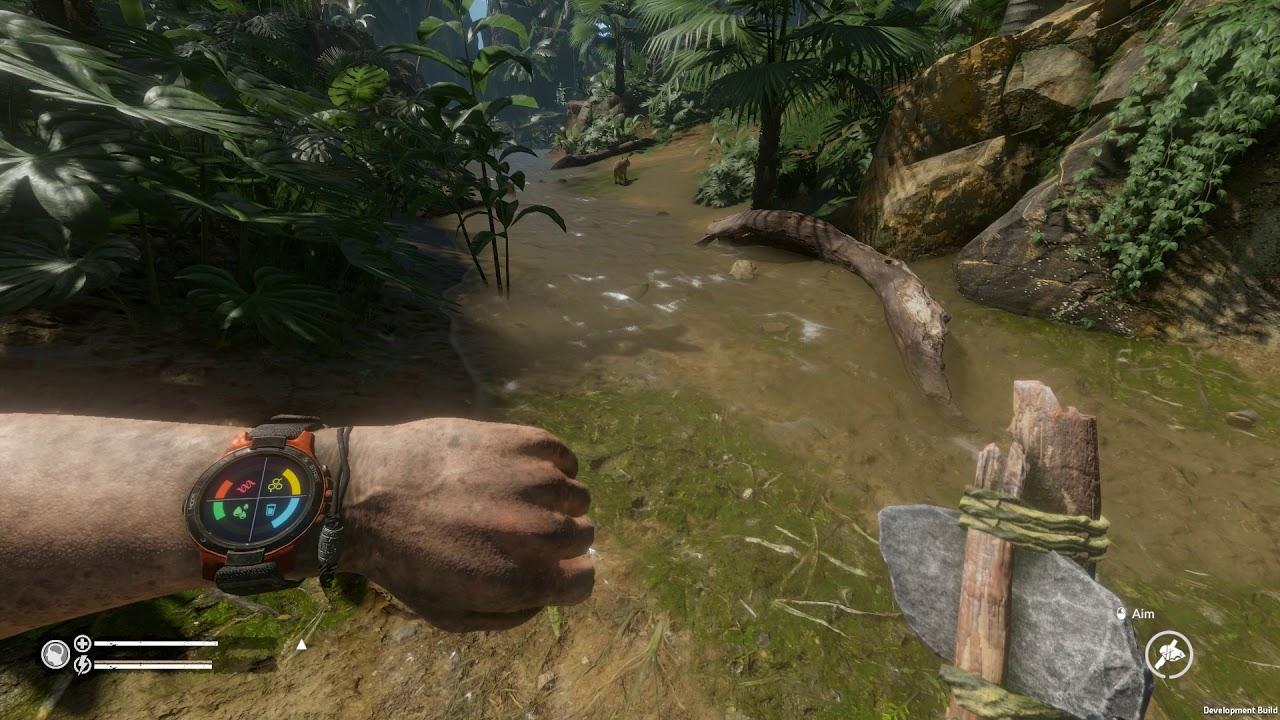Image resolution: width=1280 pixels, height=720 pixels.
Task: Click the plus health cross icon
Action: point(82,643)
